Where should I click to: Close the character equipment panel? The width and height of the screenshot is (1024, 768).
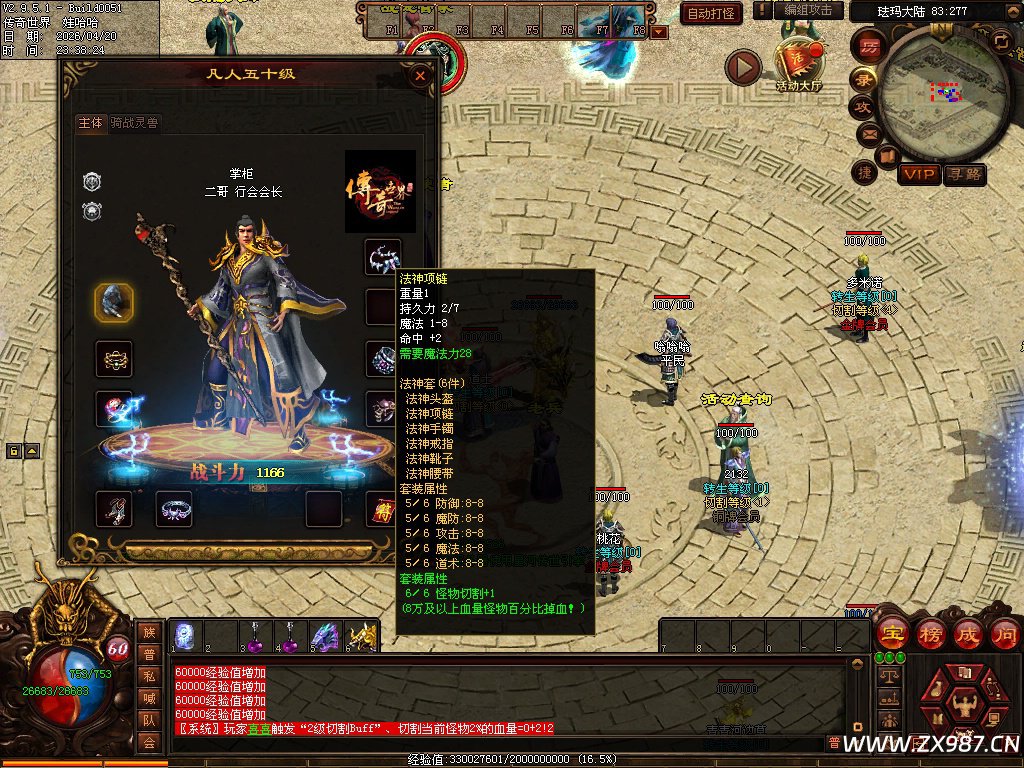tap(421, 75)
